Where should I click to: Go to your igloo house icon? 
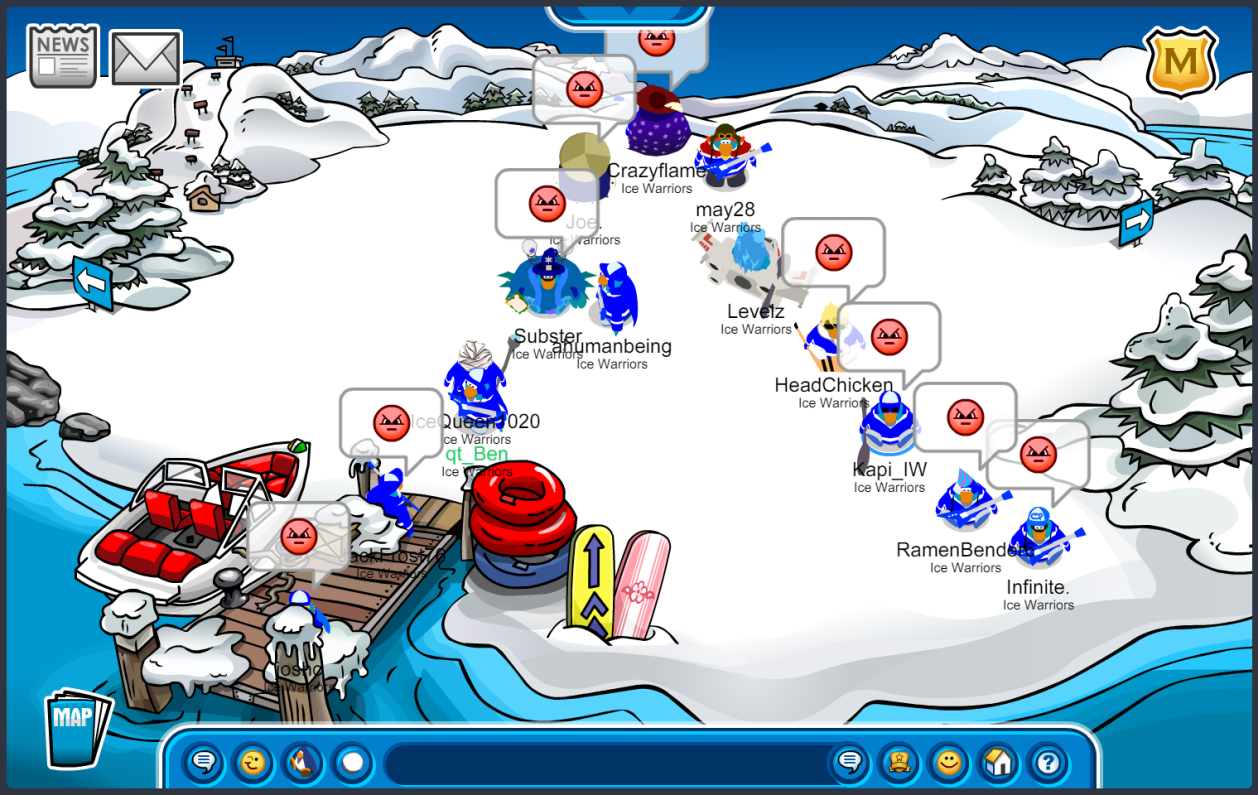pyautogui.click(x=998, y=764)
